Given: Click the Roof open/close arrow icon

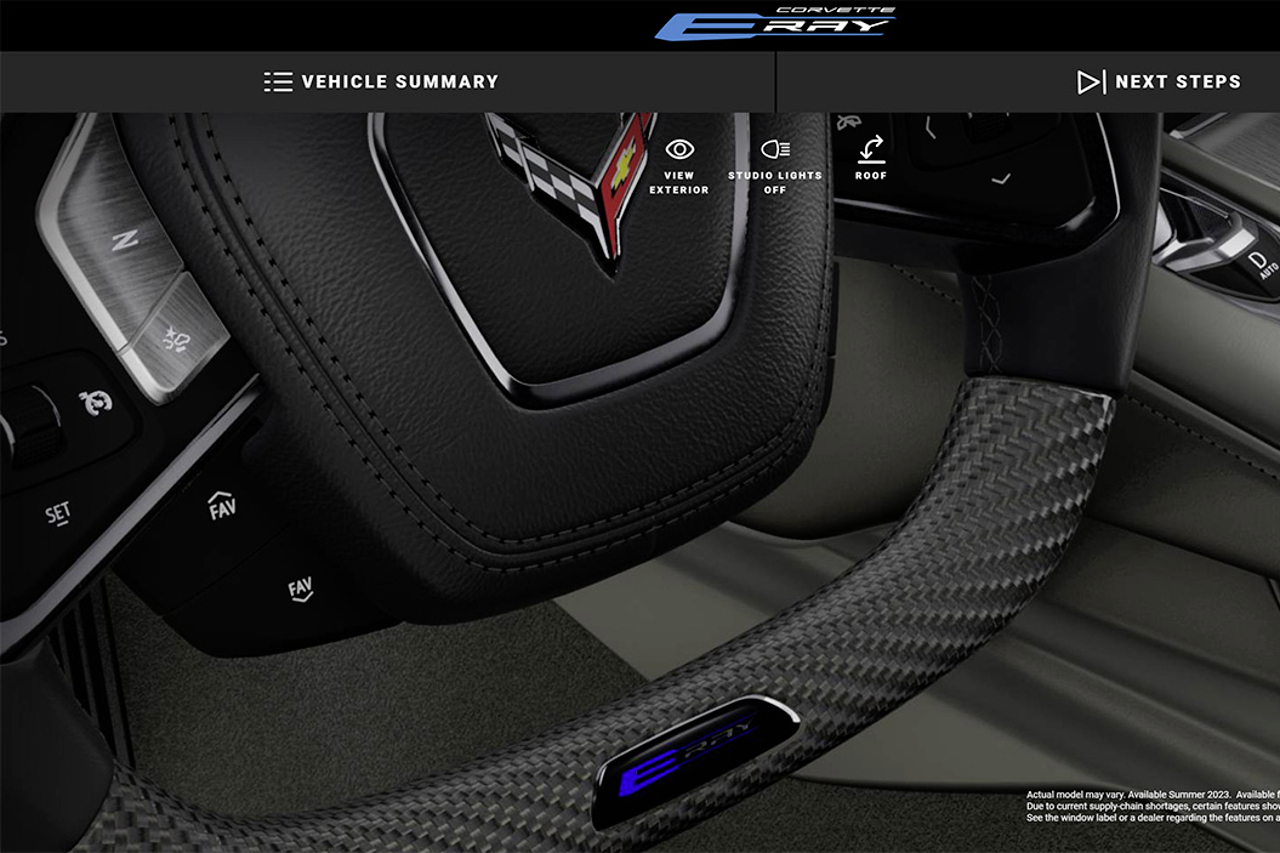Looking at the screenshot, I should tap(870, 148).
